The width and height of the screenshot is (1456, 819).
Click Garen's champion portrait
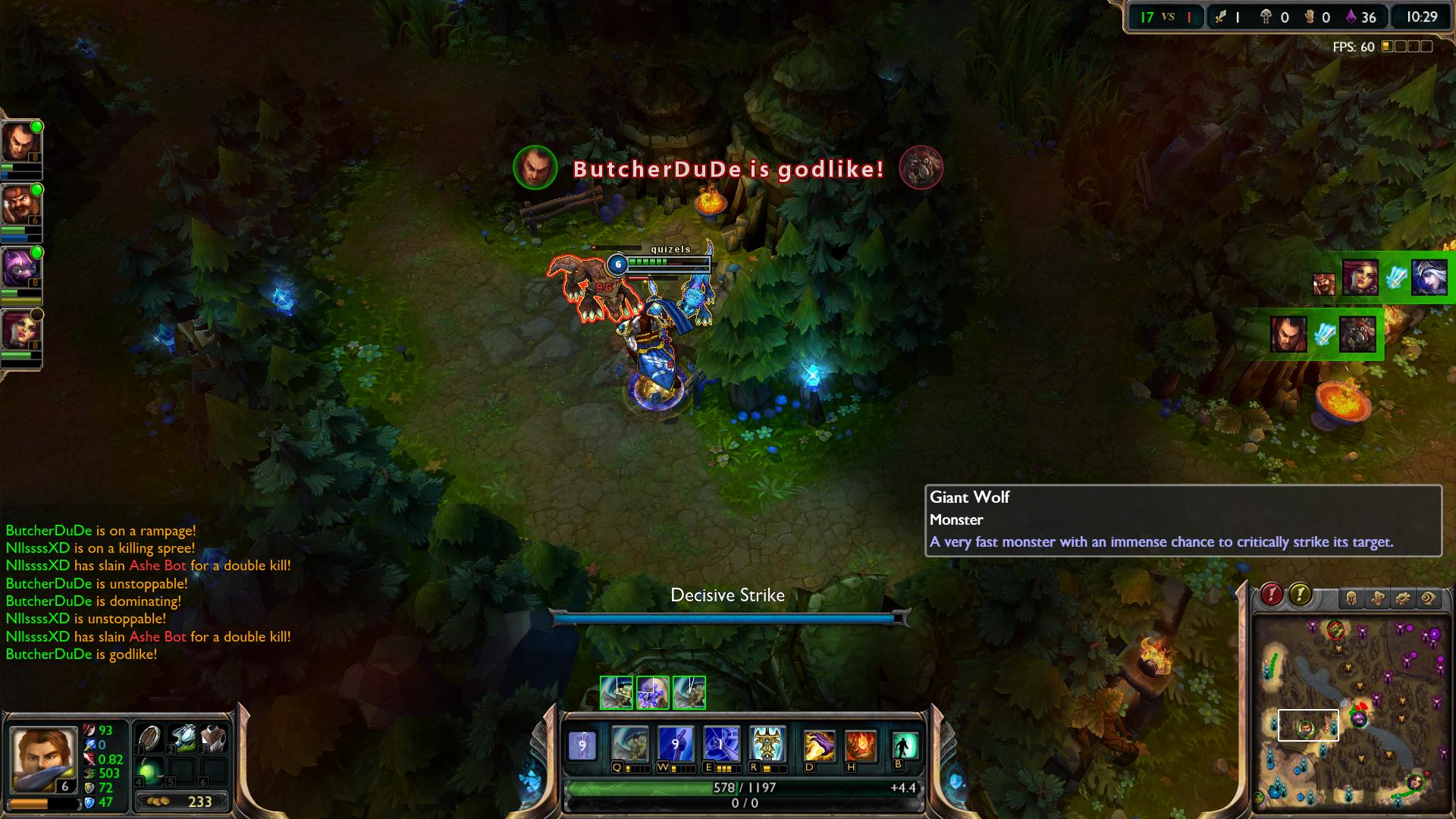(x=43, y=759)
